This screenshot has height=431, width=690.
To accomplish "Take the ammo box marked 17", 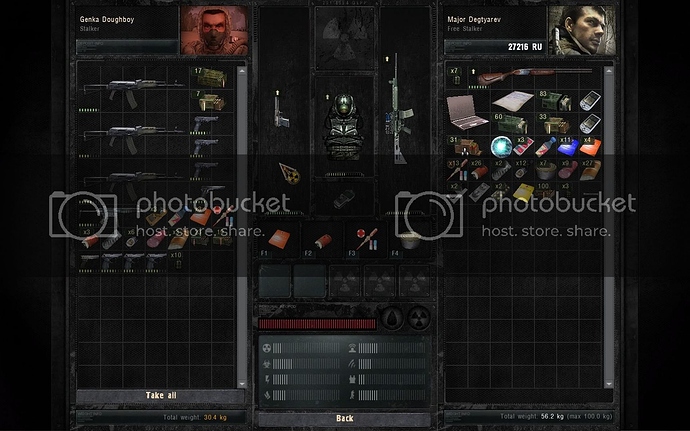I will tap(207, 78).
